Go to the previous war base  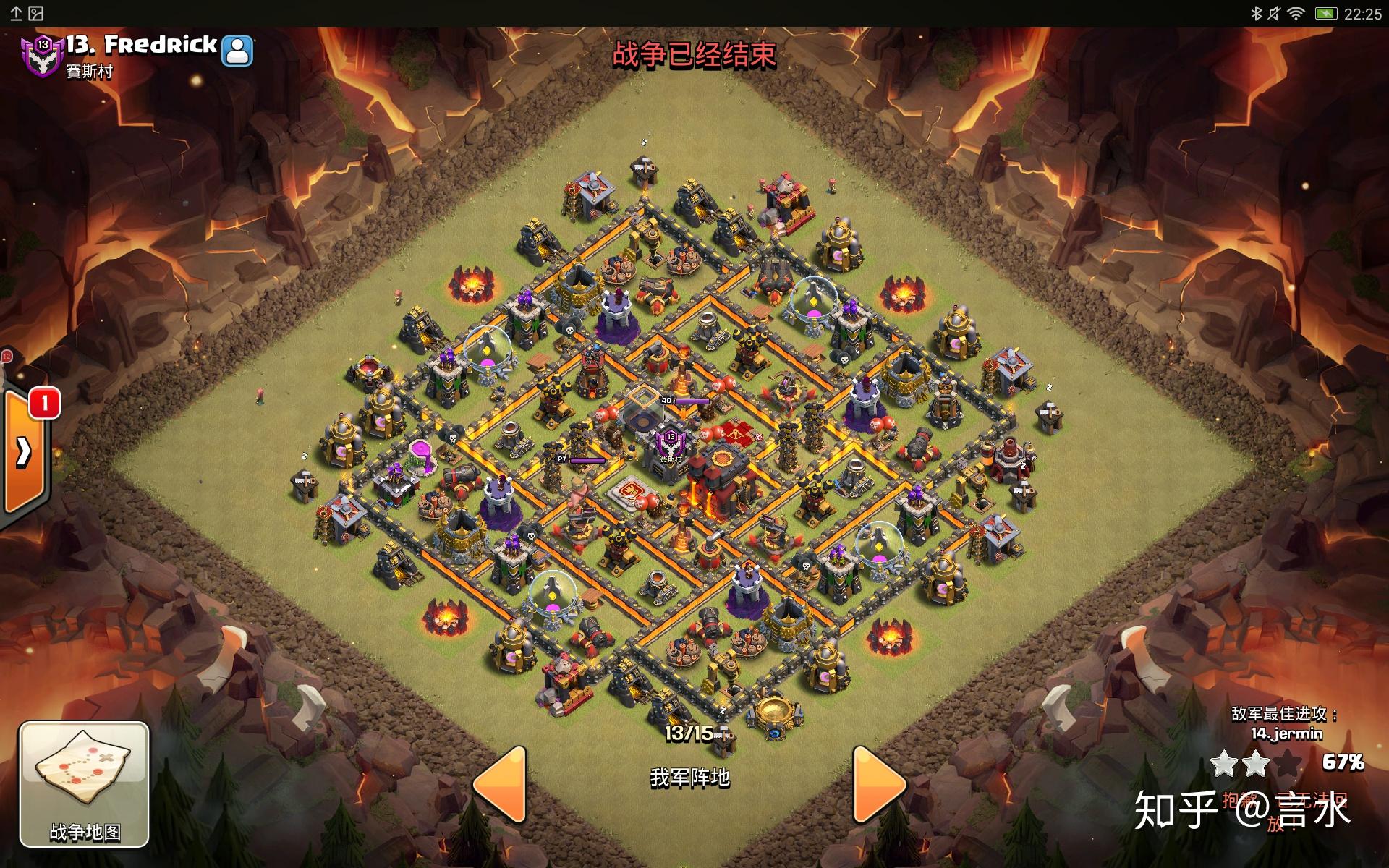click(x=500, y=784)
